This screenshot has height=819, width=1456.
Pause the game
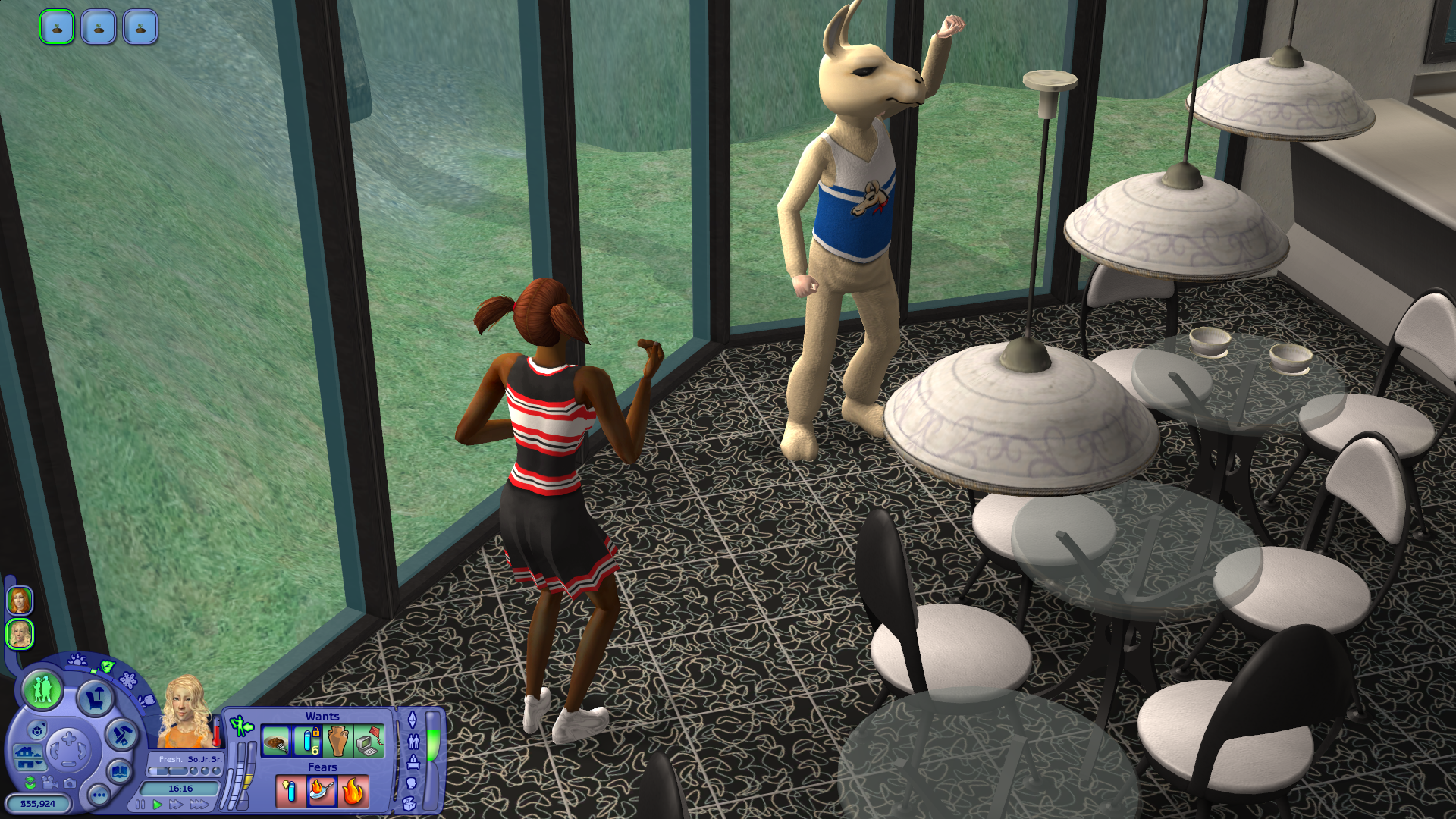[140, 805]
